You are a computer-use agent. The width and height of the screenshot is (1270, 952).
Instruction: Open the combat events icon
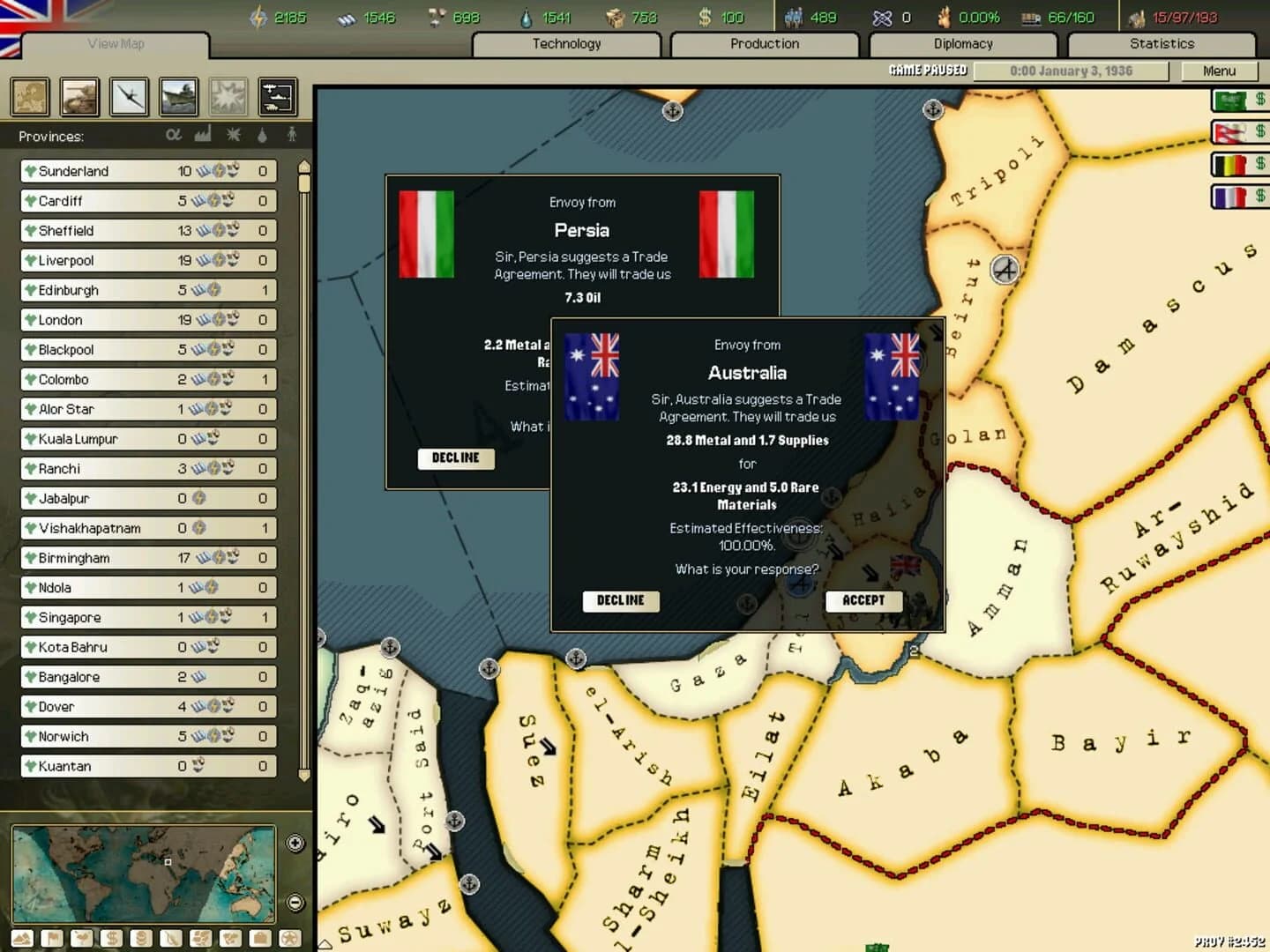tap(228, 97)
